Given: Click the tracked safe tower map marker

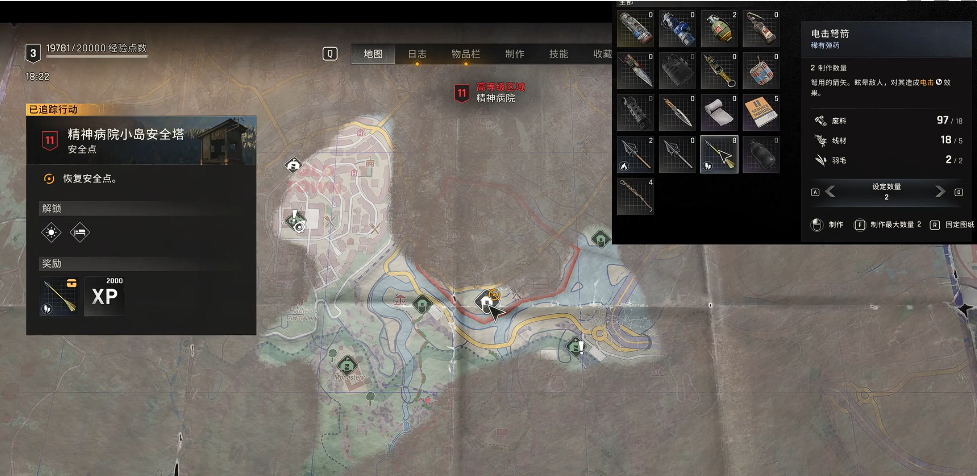Looking at the screenshot, I should coord(487,300).
